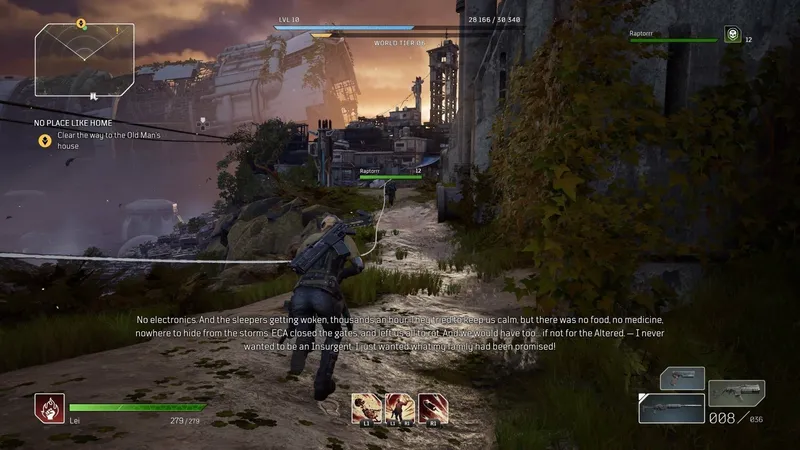Screen dimensions: 800x450
Task: Switch to the pistol sidearm slot
Action: [x=681, y=379]
